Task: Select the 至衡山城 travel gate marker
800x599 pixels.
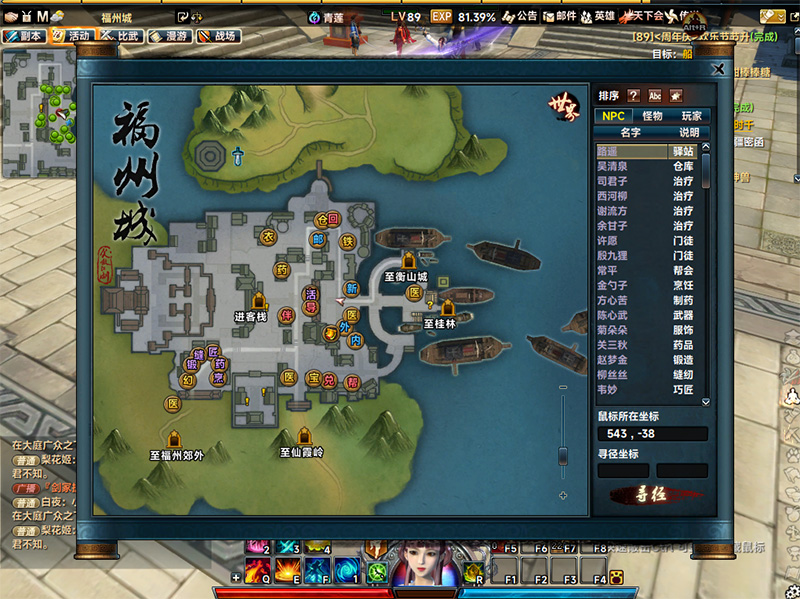Action: (408, 262)
